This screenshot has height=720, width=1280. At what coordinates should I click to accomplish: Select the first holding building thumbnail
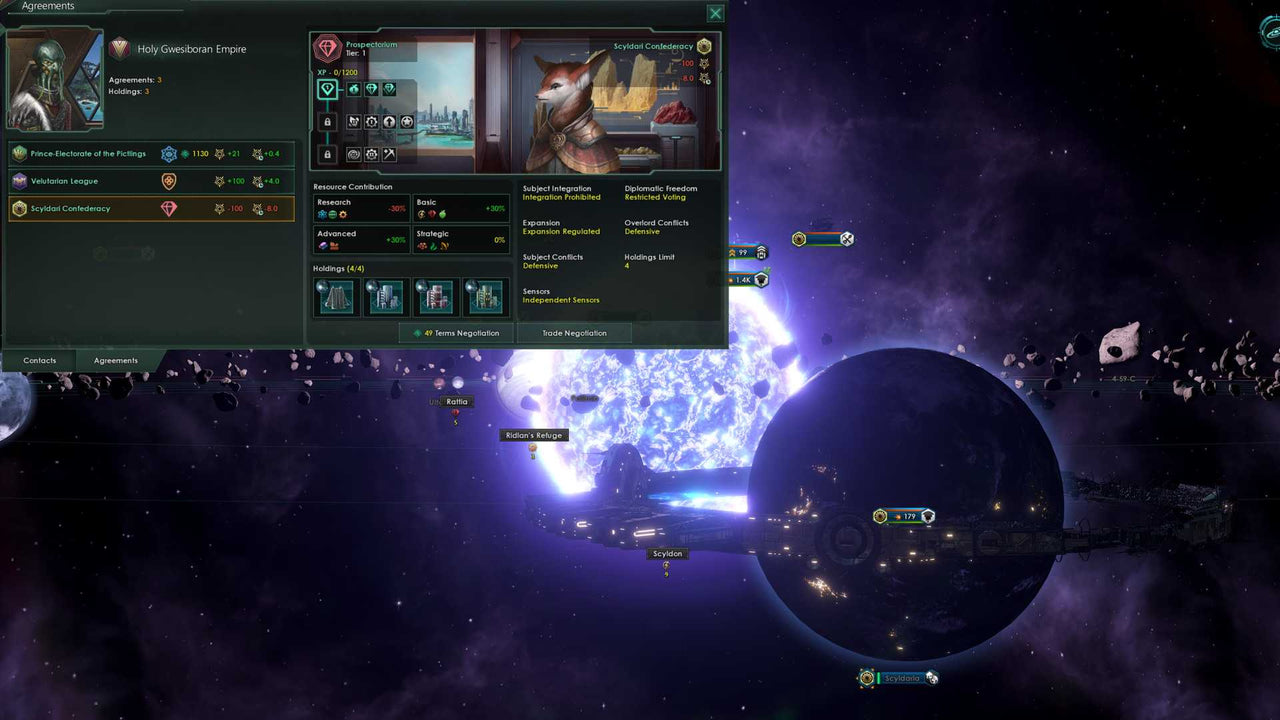(335, 296)
